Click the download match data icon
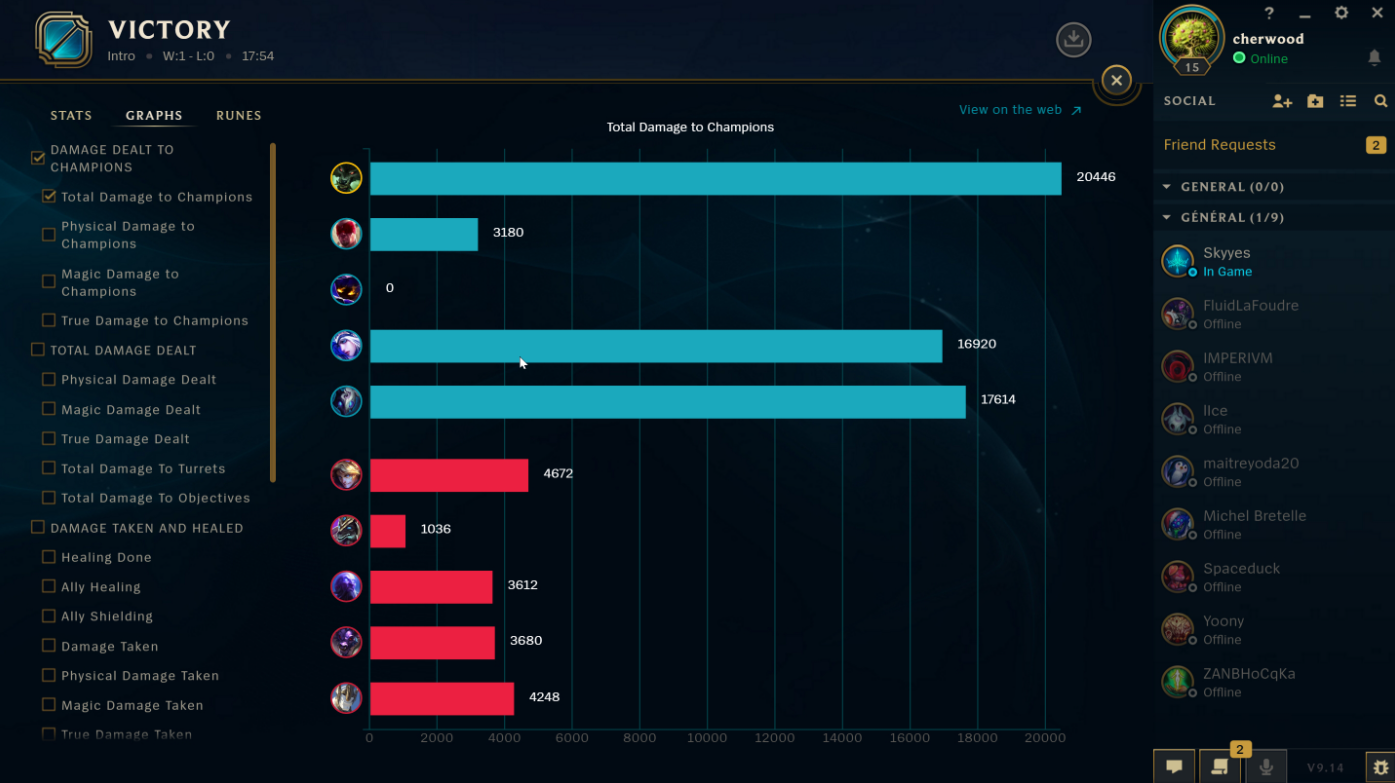This screenshot has width=1395, height=783. click(x=1073, y=40)
